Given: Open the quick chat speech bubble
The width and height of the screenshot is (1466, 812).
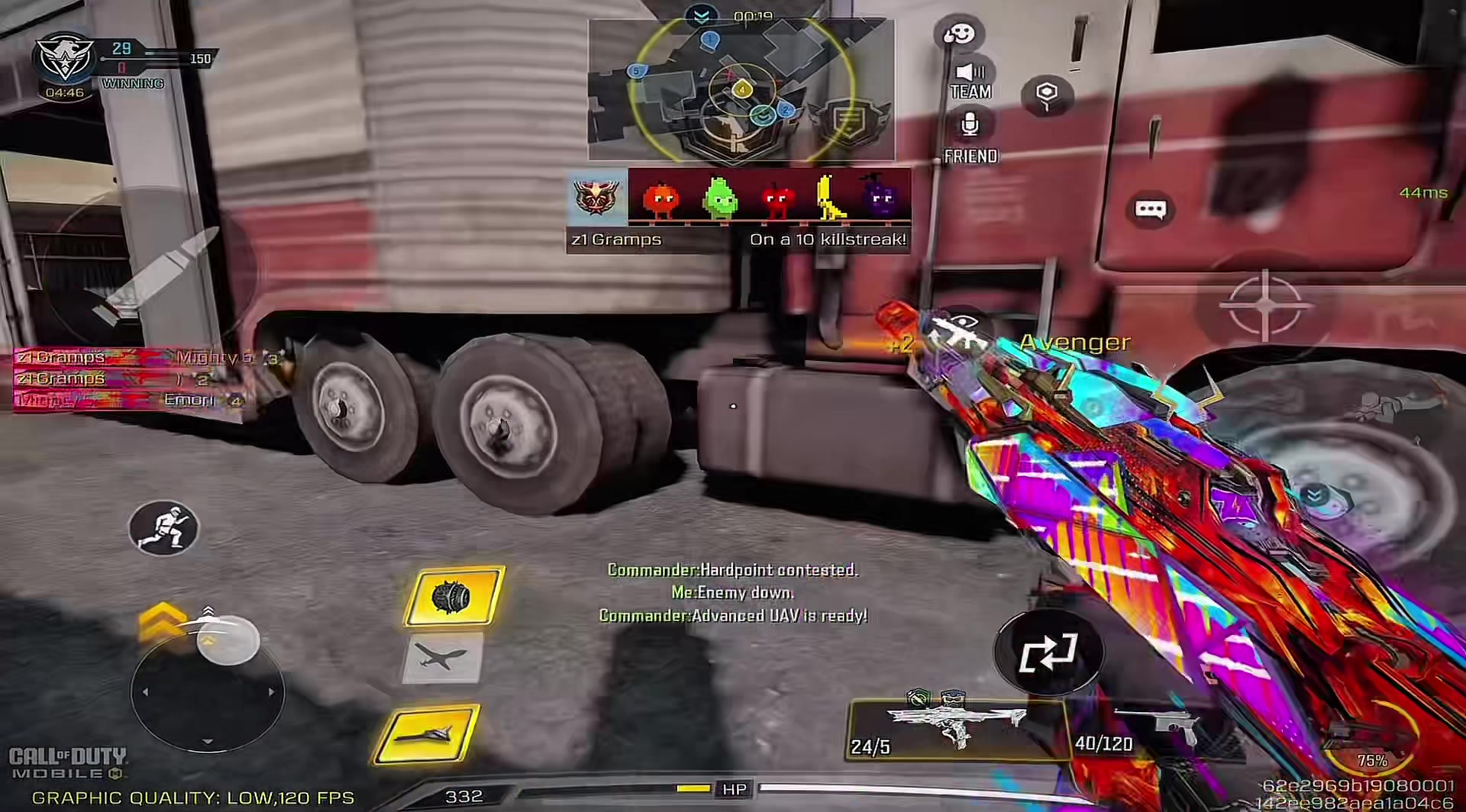Looking at the screenshot, I should 1150,210.
